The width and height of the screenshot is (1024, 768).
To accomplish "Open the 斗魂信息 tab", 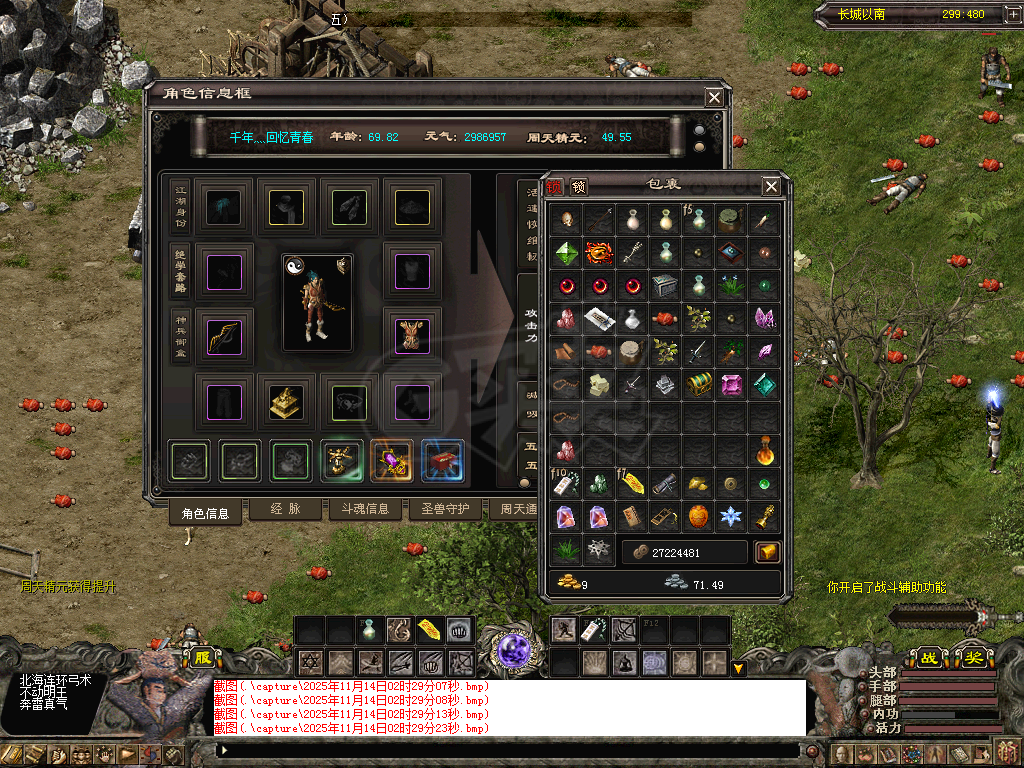I will coord(365,509).
